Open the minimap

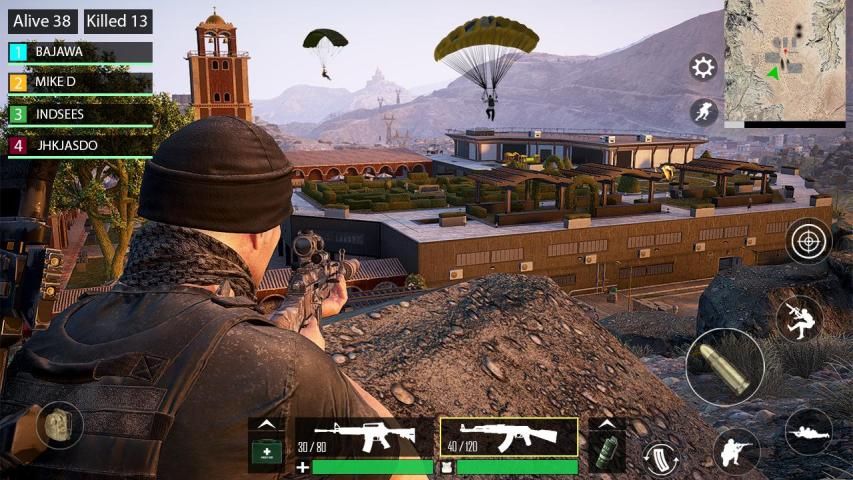click(x=785, y=60)
